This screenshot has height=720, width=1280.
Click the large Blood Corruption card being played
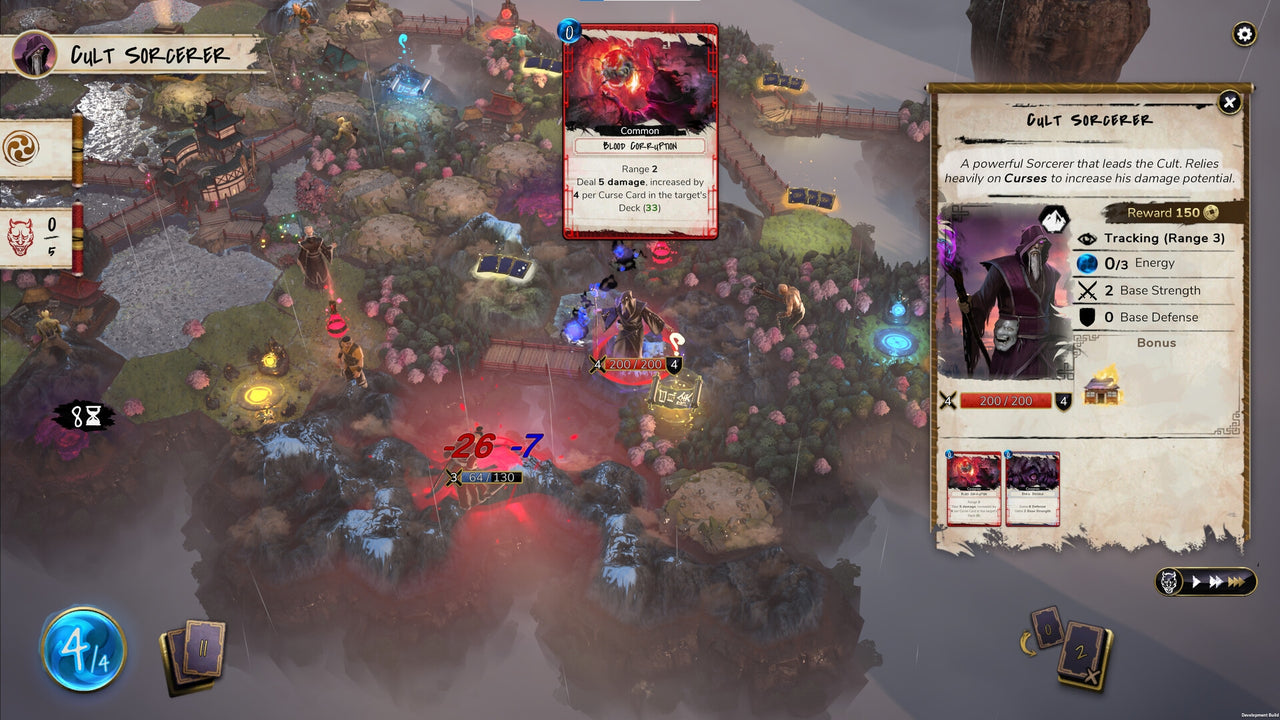pyautogui.click(x=640, y=132)
